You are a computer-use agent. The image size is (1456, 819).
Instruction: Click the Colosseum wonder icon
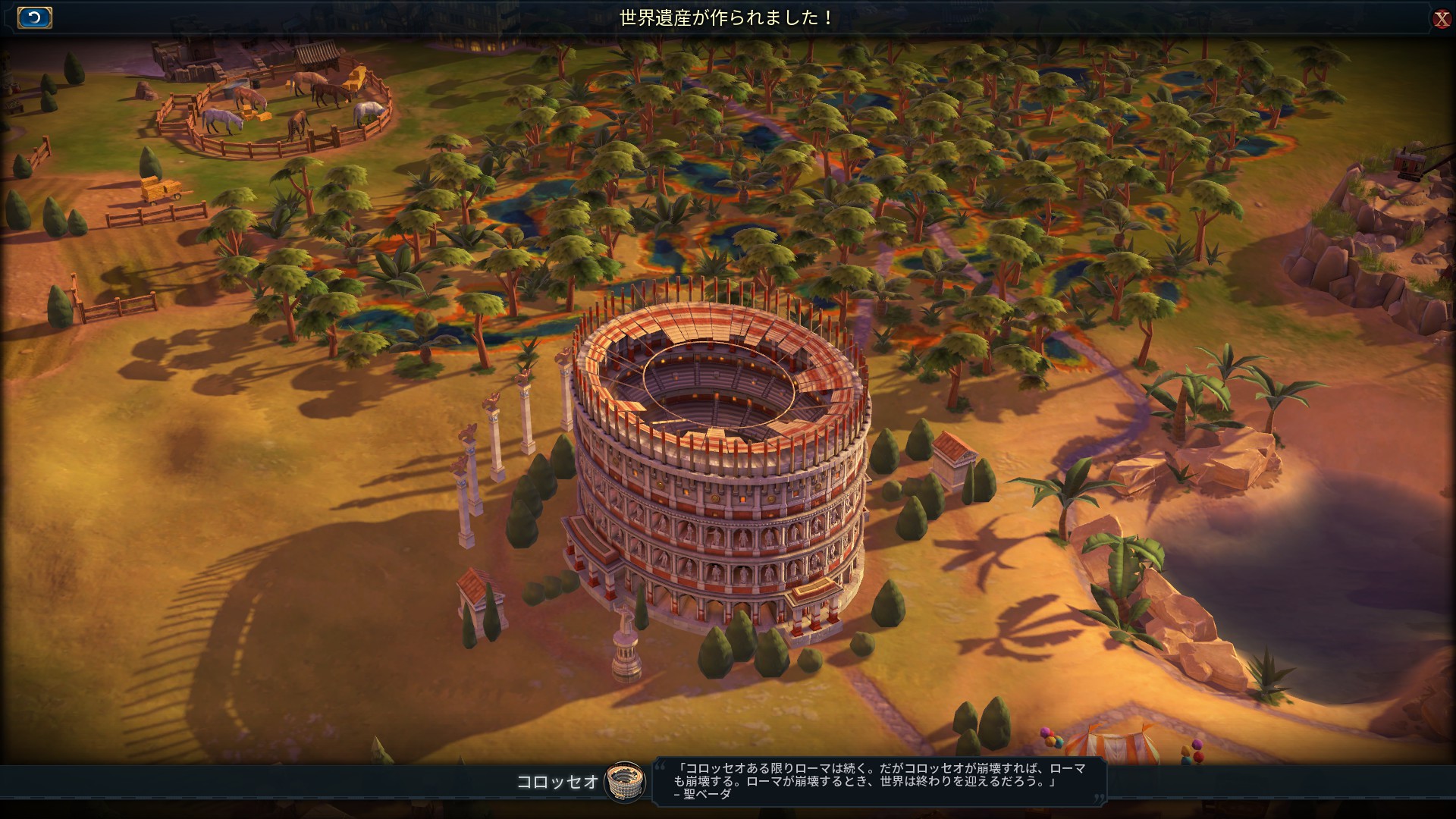[624, 781]
